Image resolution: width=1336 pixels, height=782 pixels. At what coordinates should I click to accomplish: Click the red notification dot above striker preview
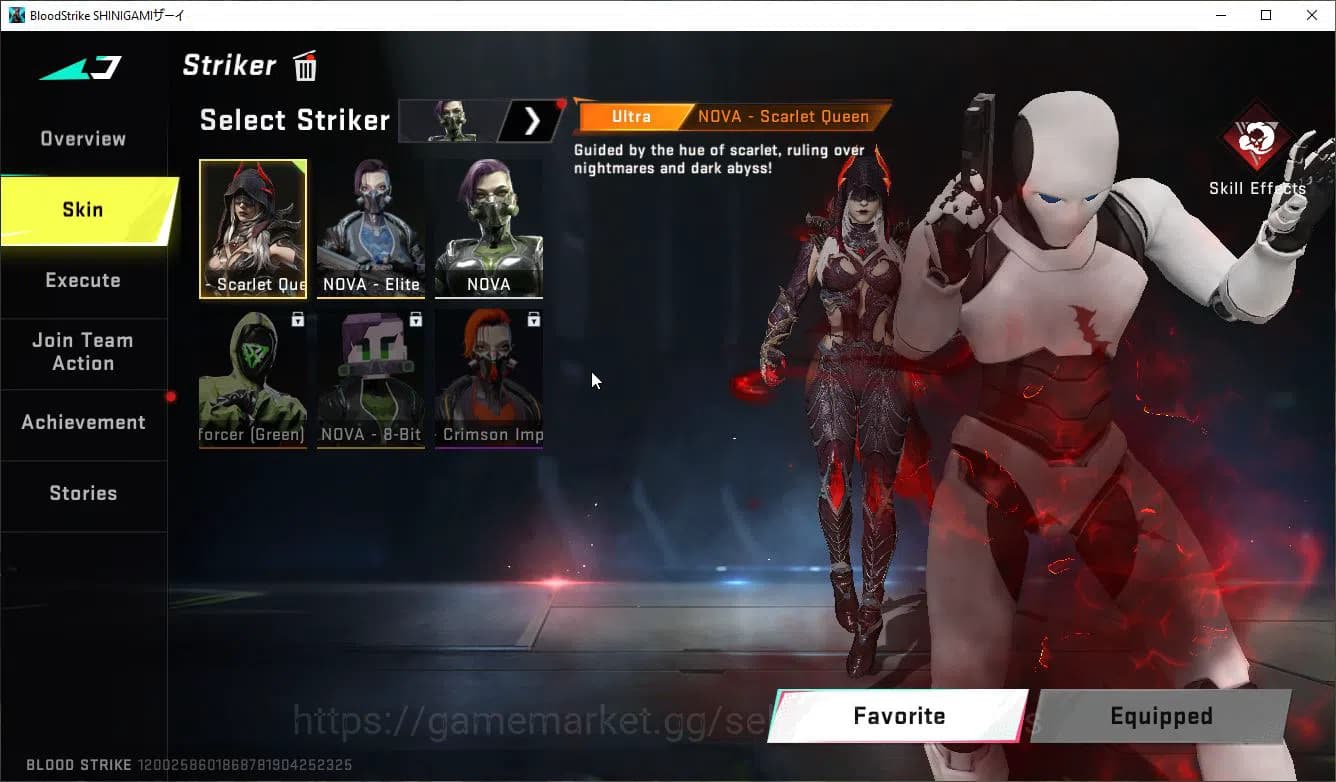click(560, 103)
